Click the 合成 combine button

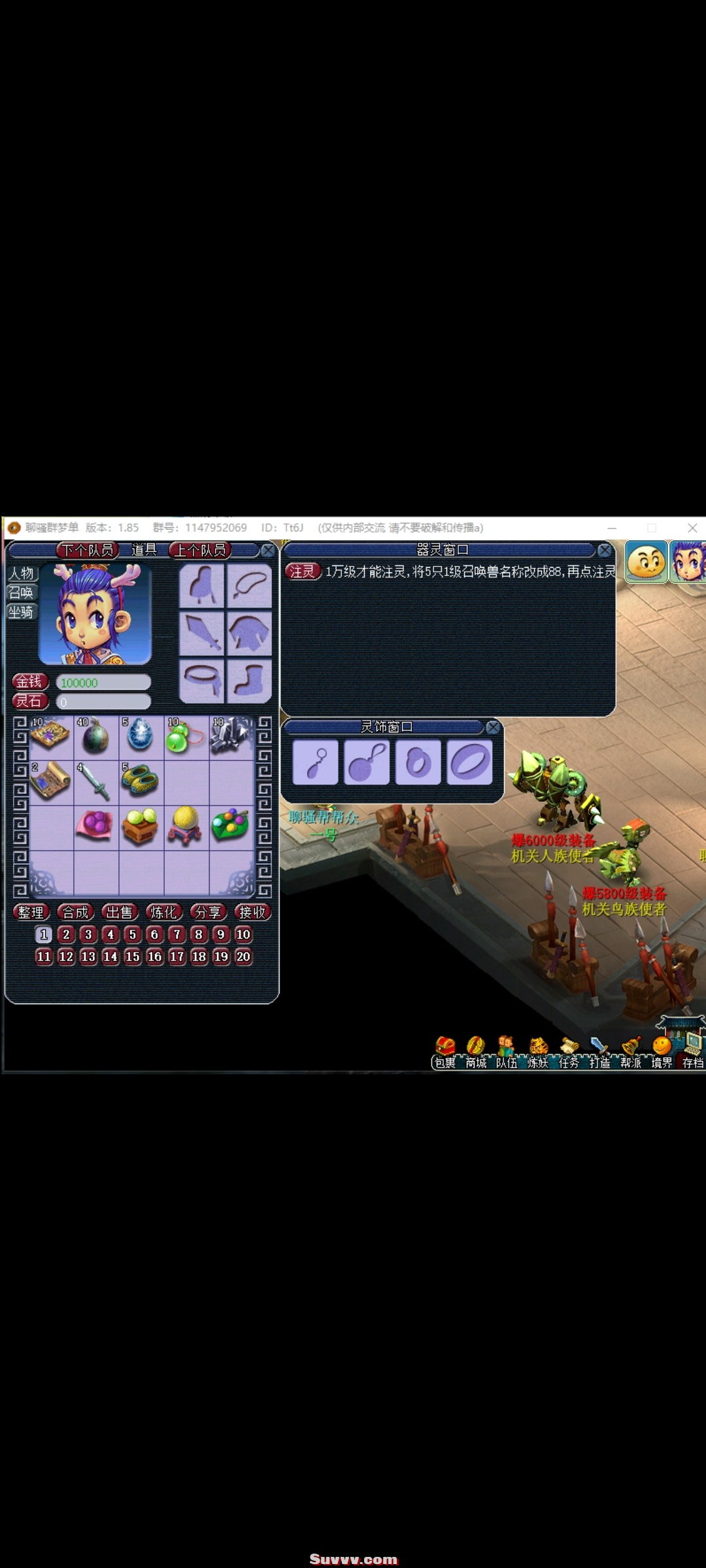click(75, 912)
